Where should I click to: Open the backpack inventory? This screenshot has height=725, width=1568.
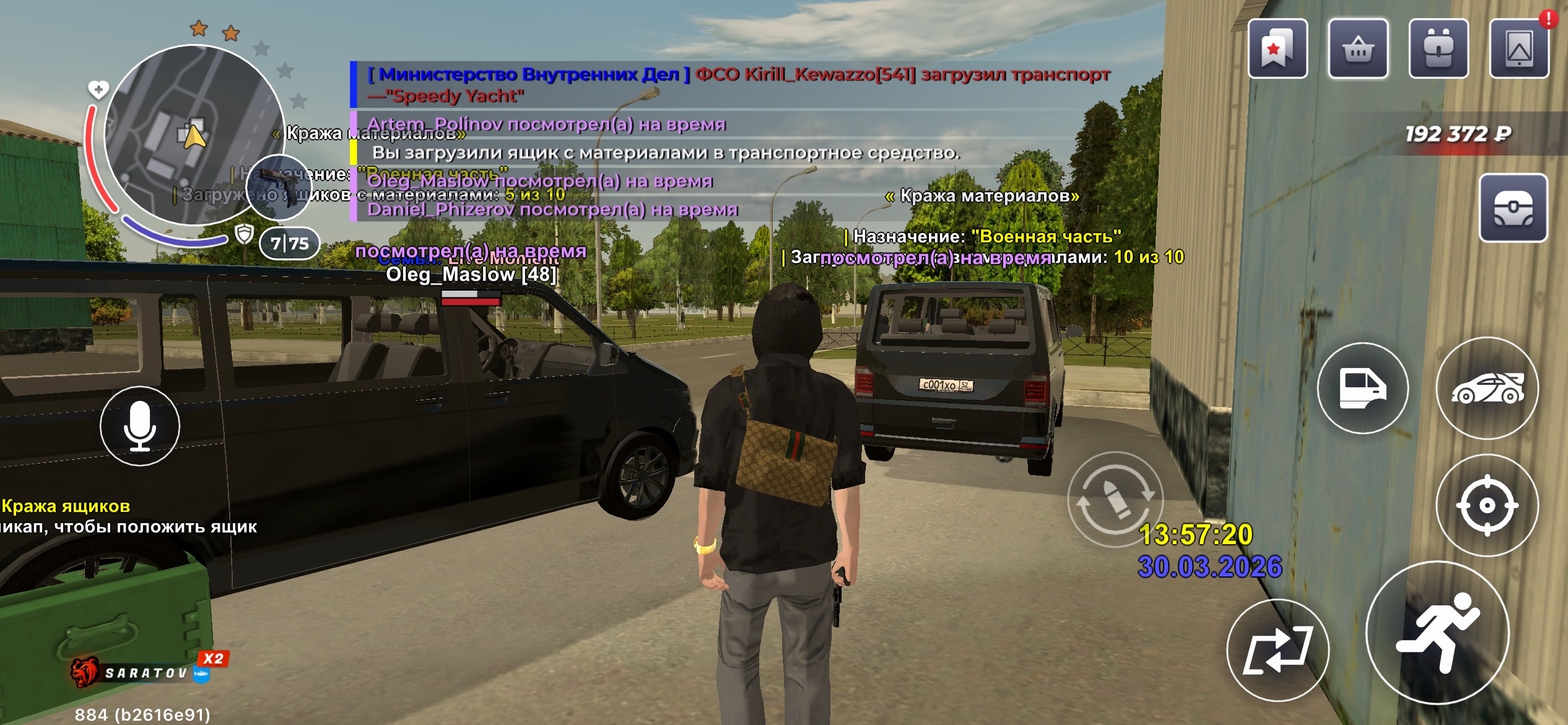pos(1439,49)
